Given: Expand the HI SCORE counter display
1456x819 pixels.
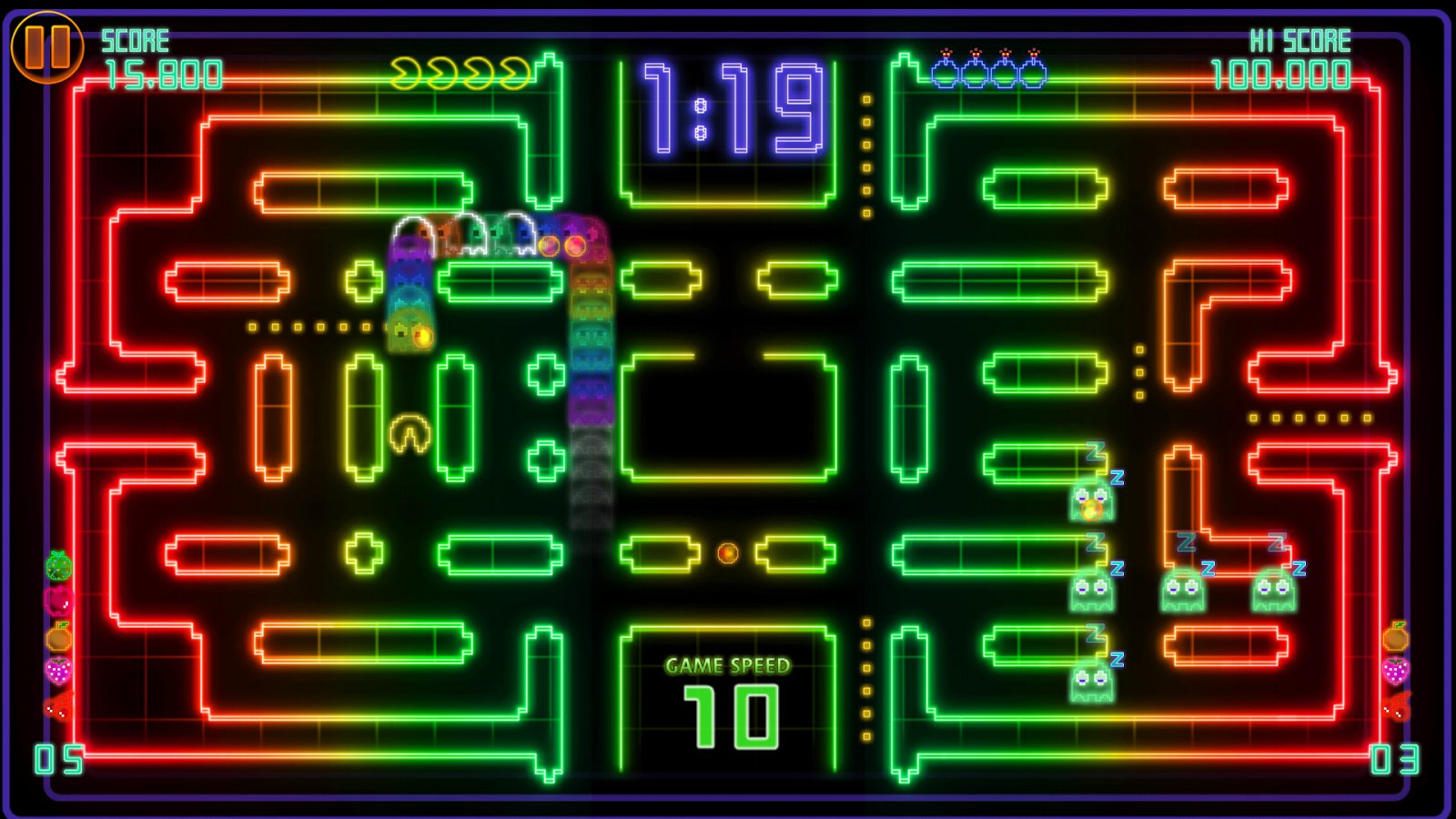Looking at the screenshot, I should click(x=1281, y=77).
